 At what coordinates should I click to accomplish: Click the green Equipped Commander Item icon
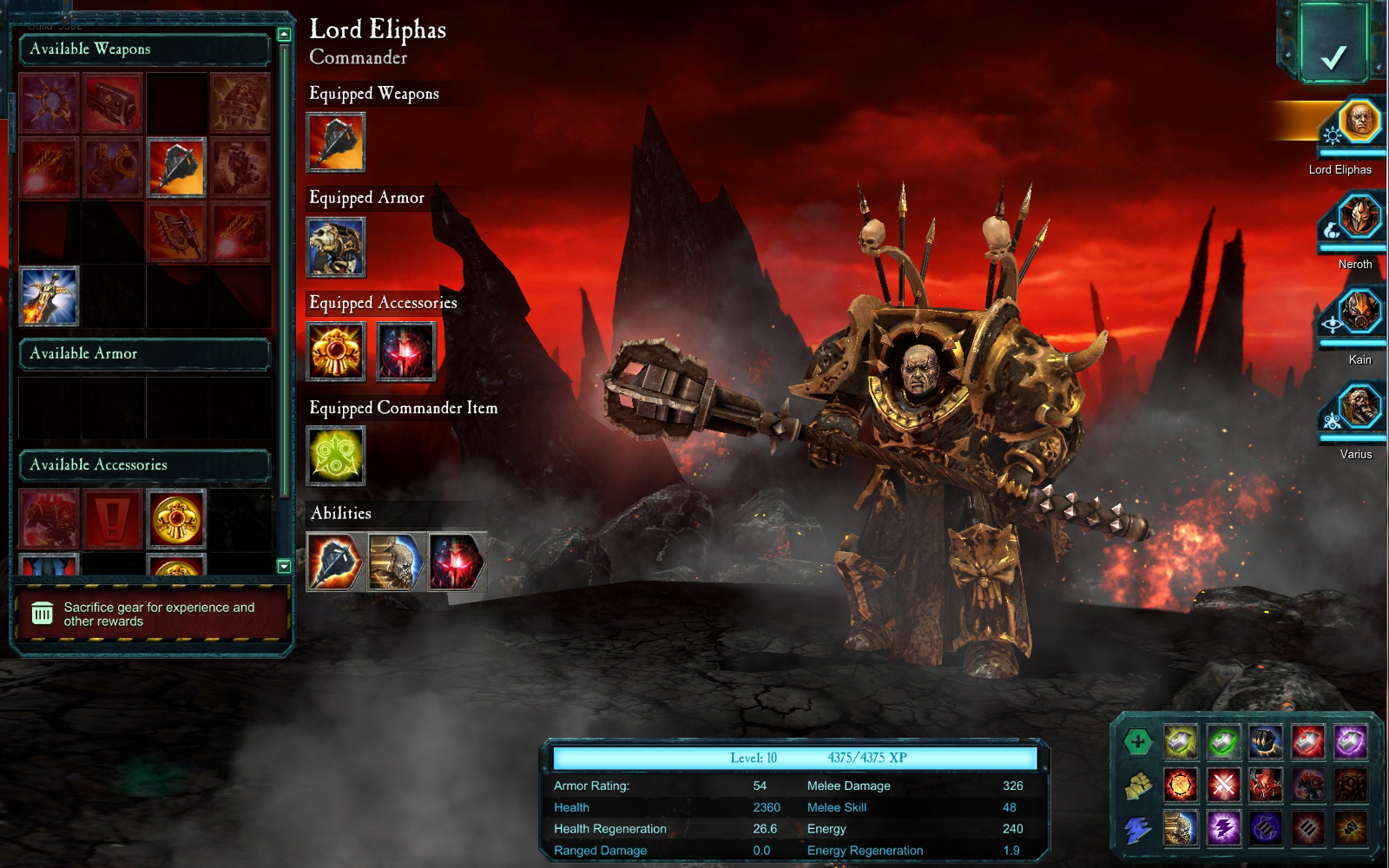(337, 455)
